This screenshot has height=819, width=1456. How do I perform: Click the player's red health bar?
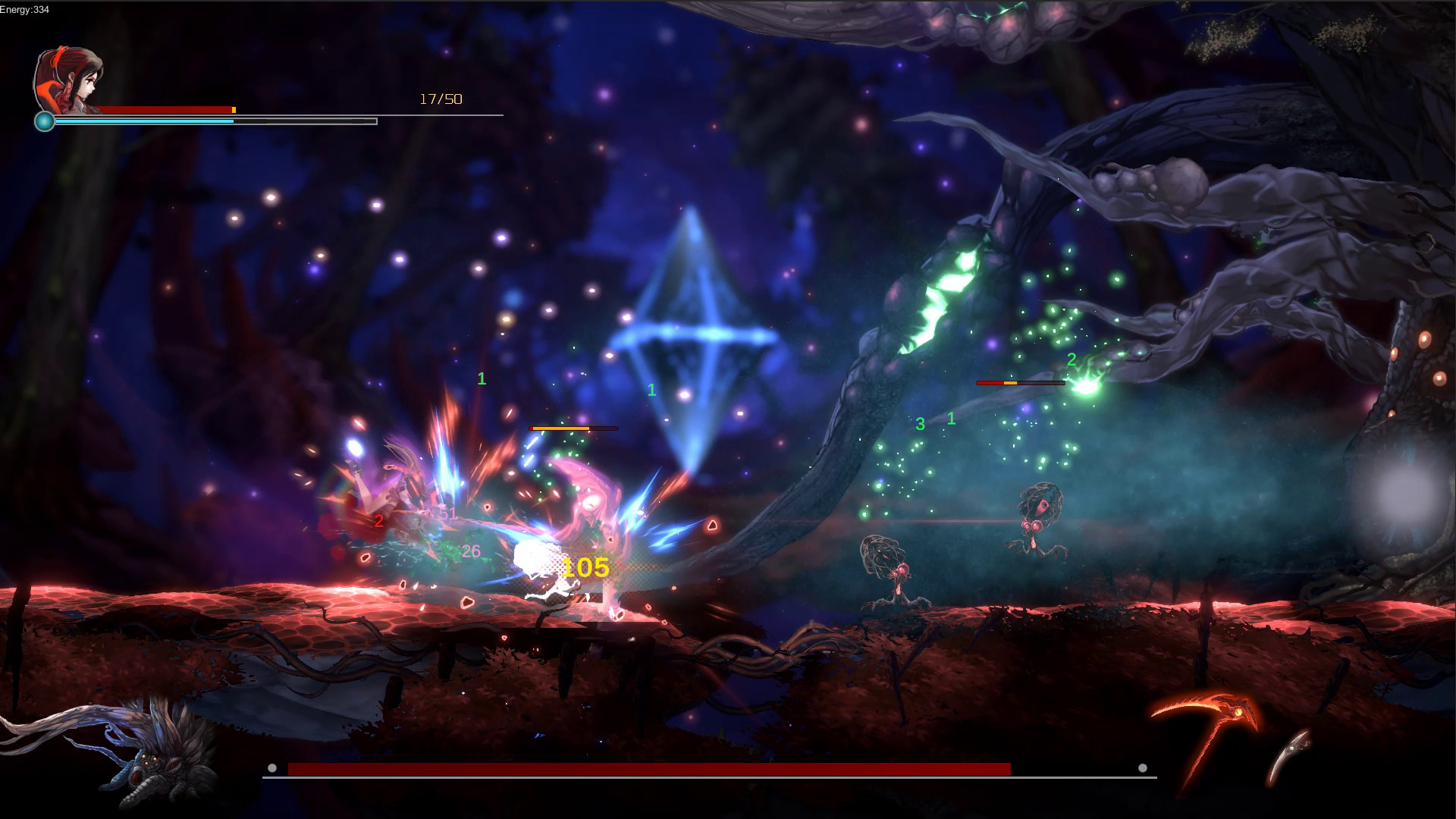coord(167,108)
